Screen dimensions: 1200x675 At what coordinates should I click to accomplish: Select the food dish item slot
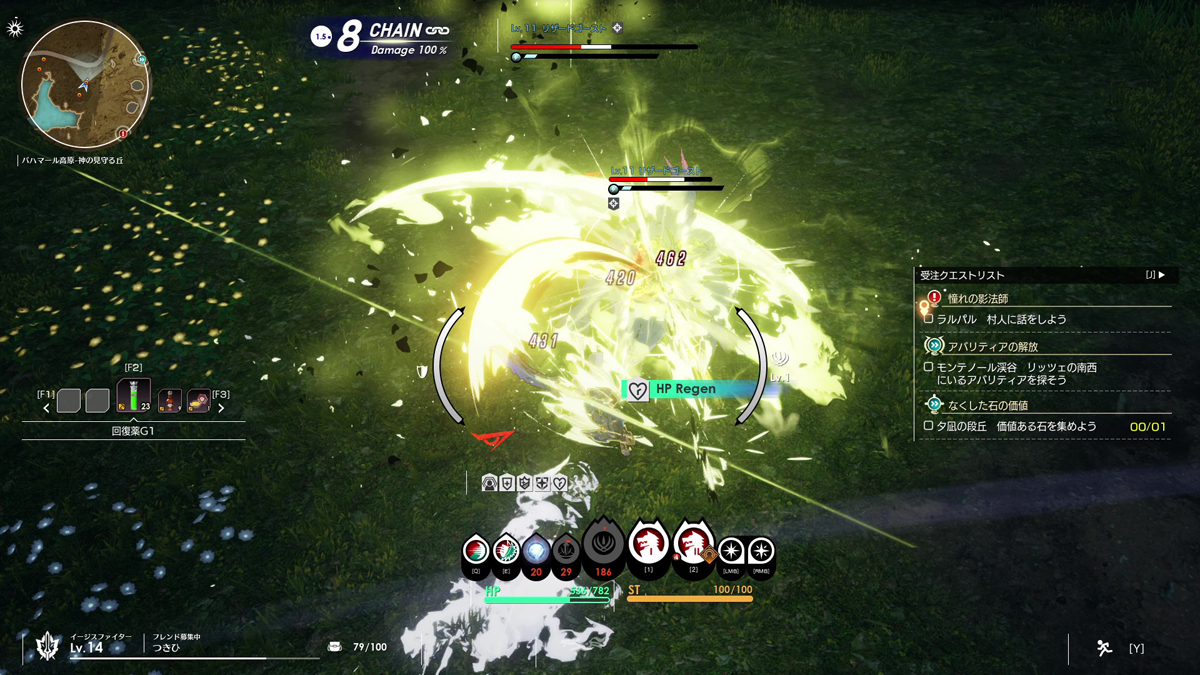(198, 401)
